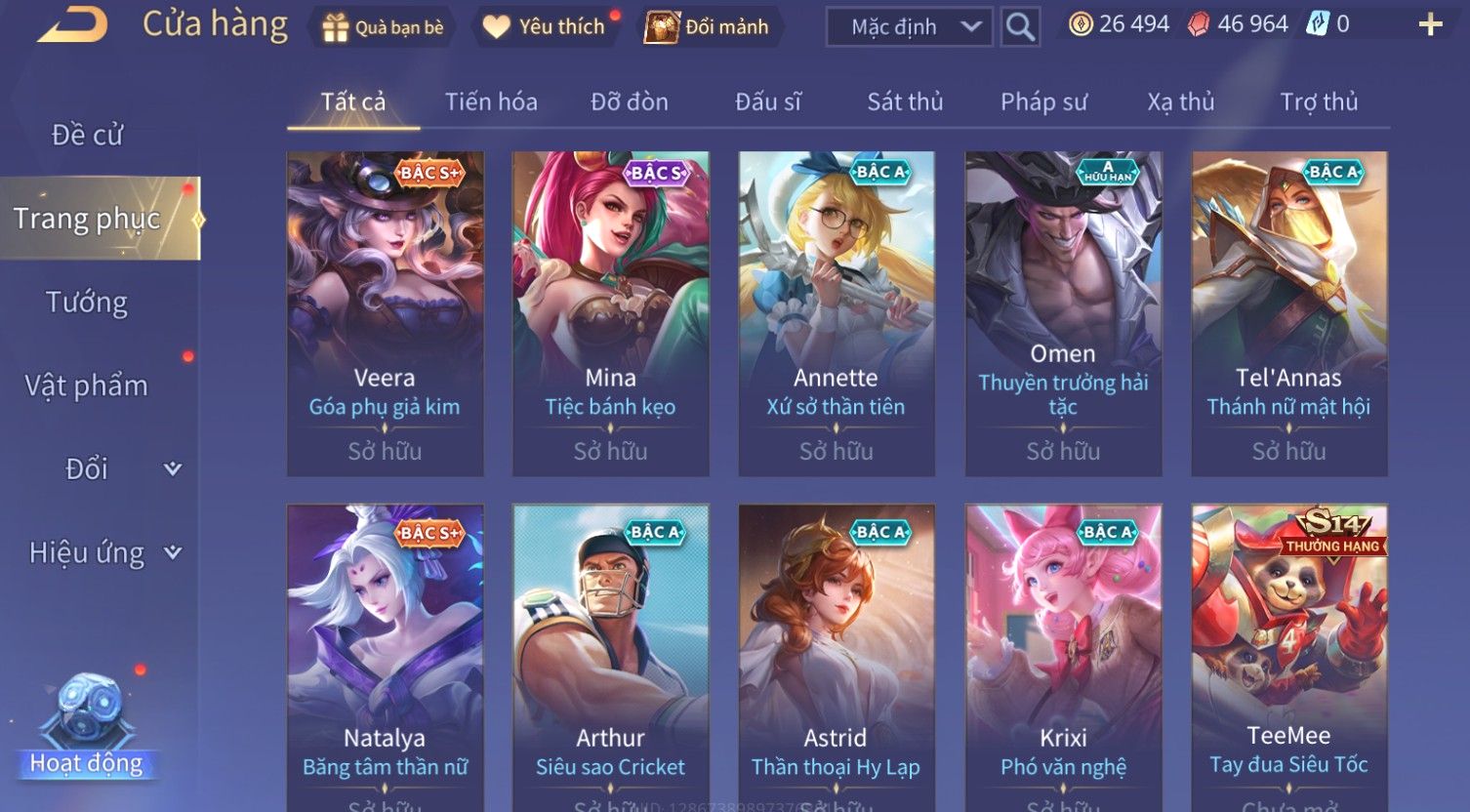Select Veera Góa phụ giả kim skin
The image size is (1470, 812).
(x=385, y=313)
